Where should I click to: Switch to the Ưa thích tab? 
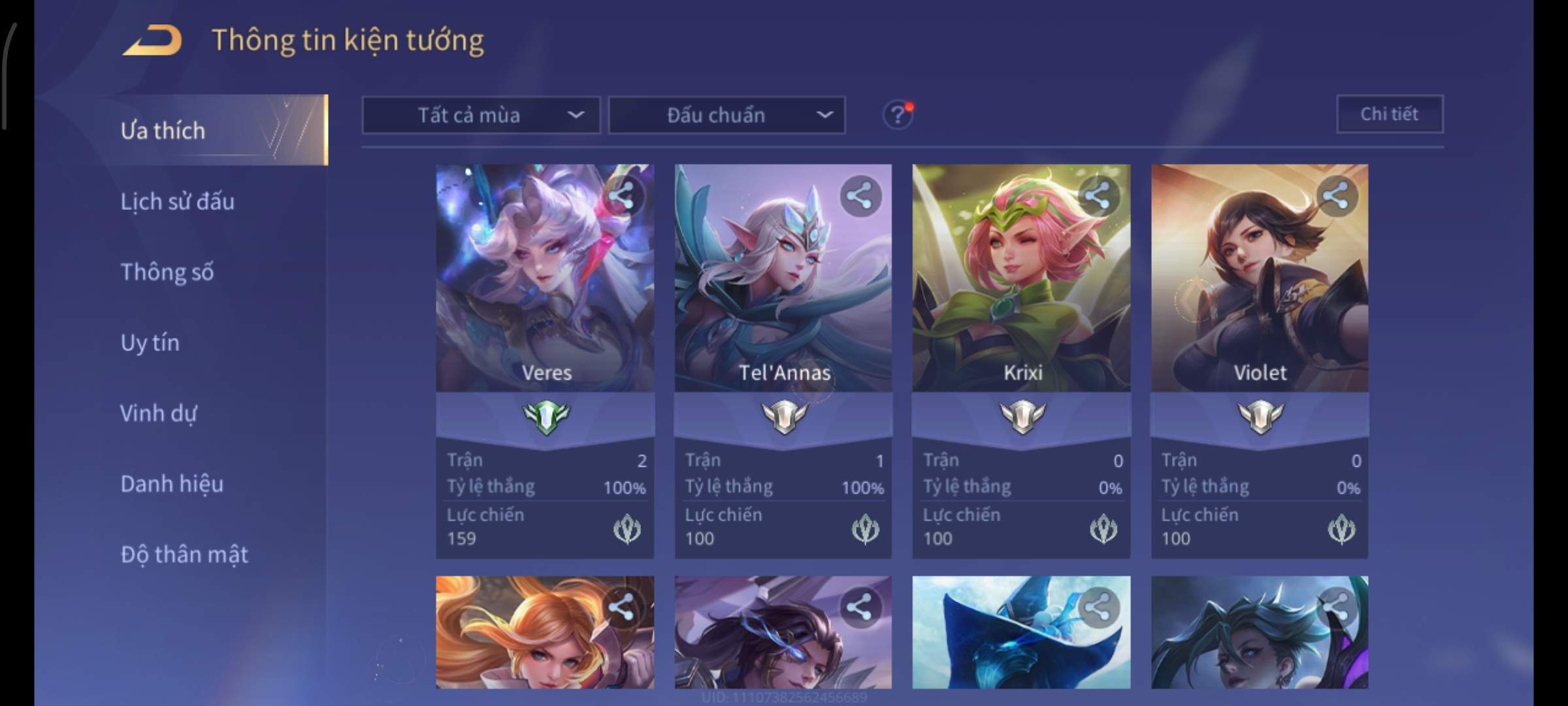(163, 131)
